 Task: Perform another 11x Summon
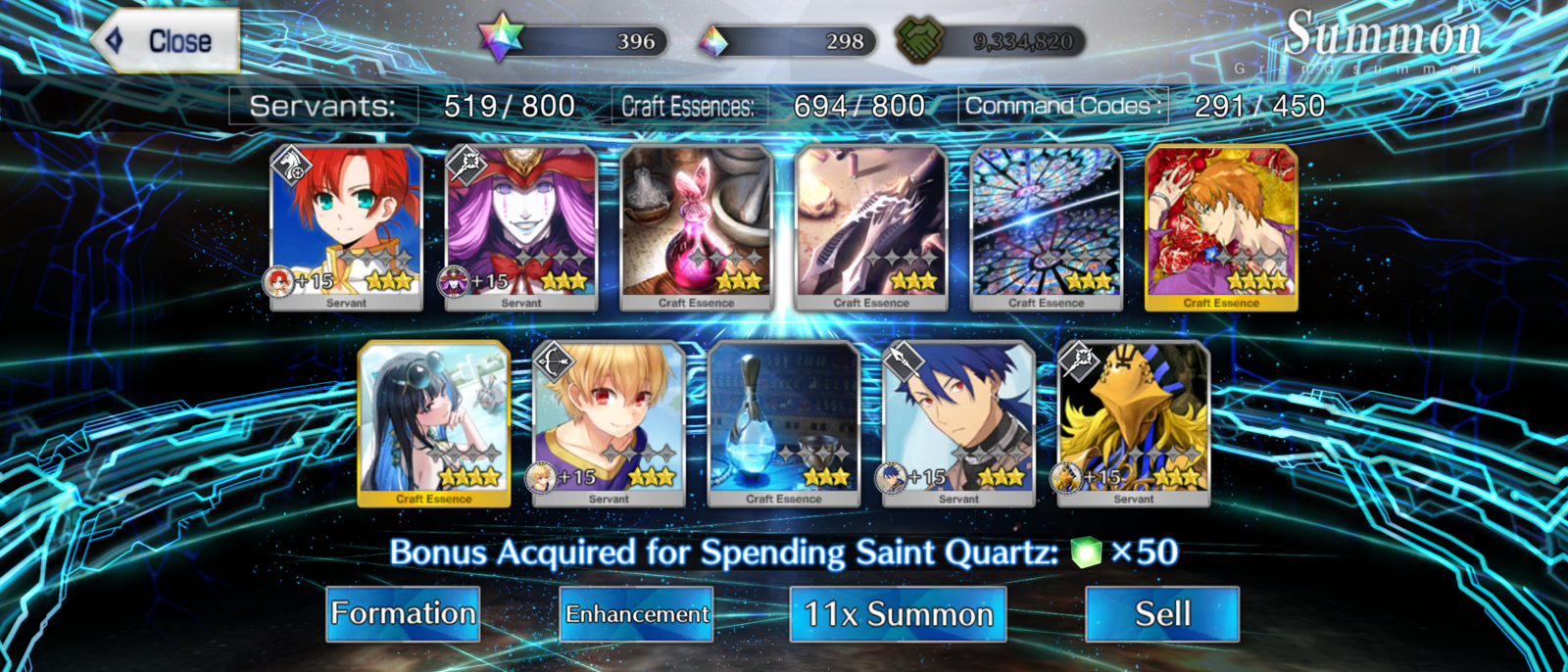tap(898, 614)
